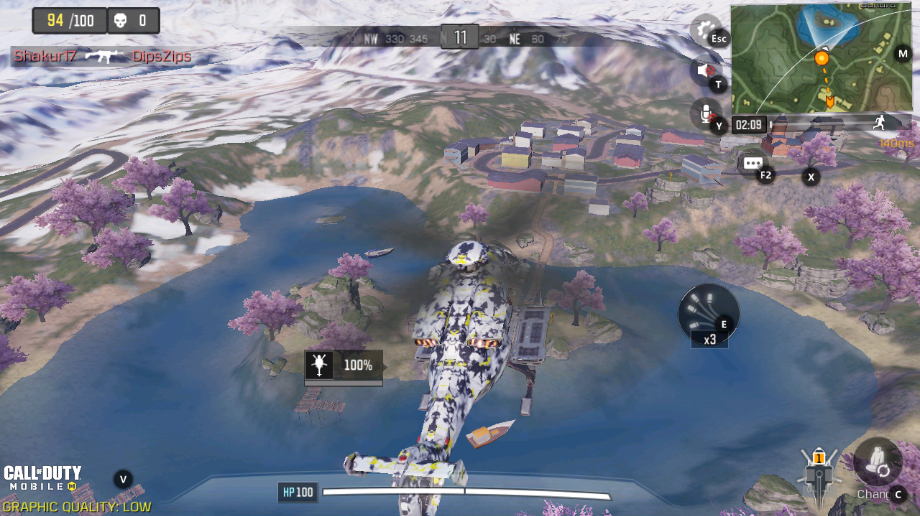This screenshot has width=920, height=516.
Task: Open the settings gear menu
Action: pos(704,30)
